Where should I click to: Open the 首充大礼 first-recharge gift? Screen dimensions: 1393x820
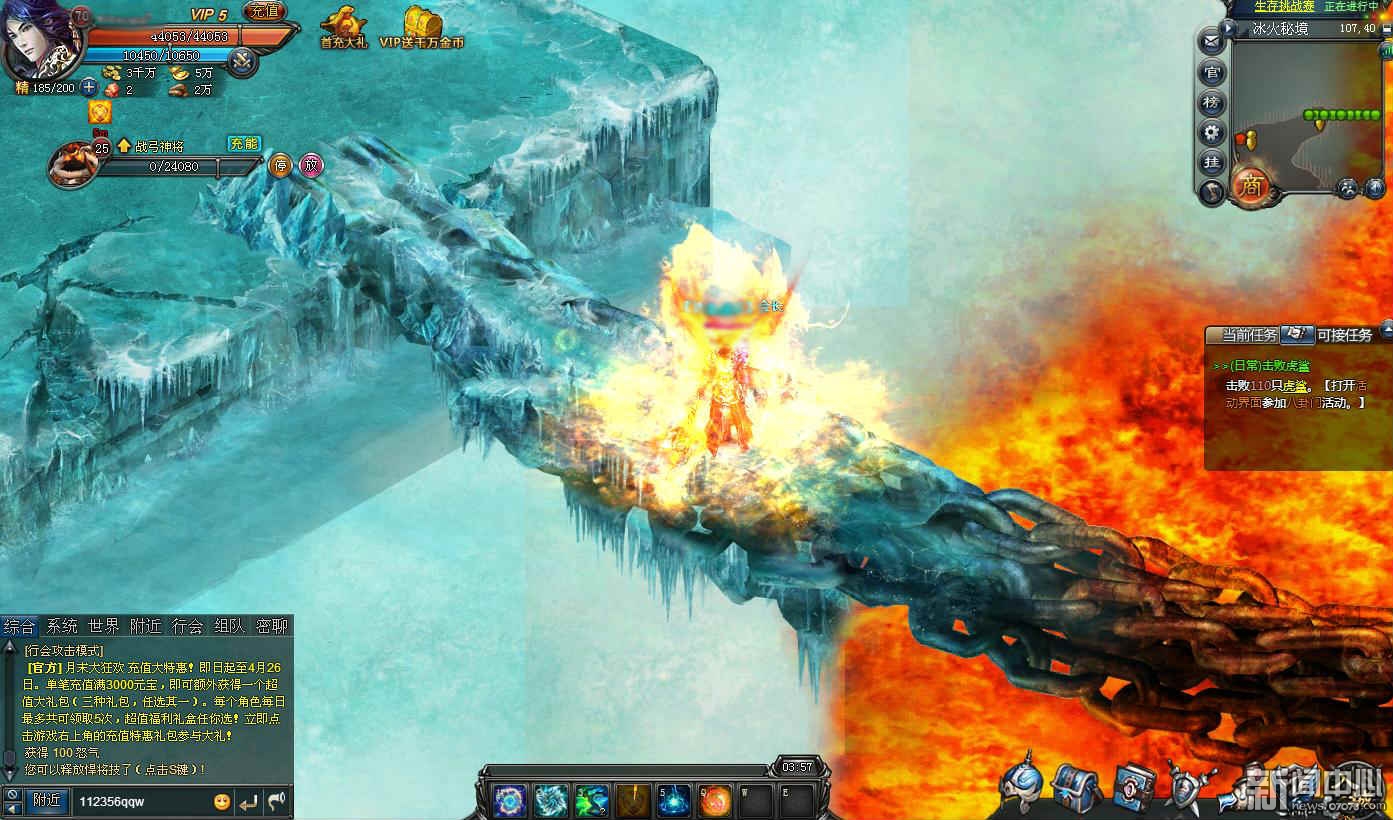click(343, 26)
